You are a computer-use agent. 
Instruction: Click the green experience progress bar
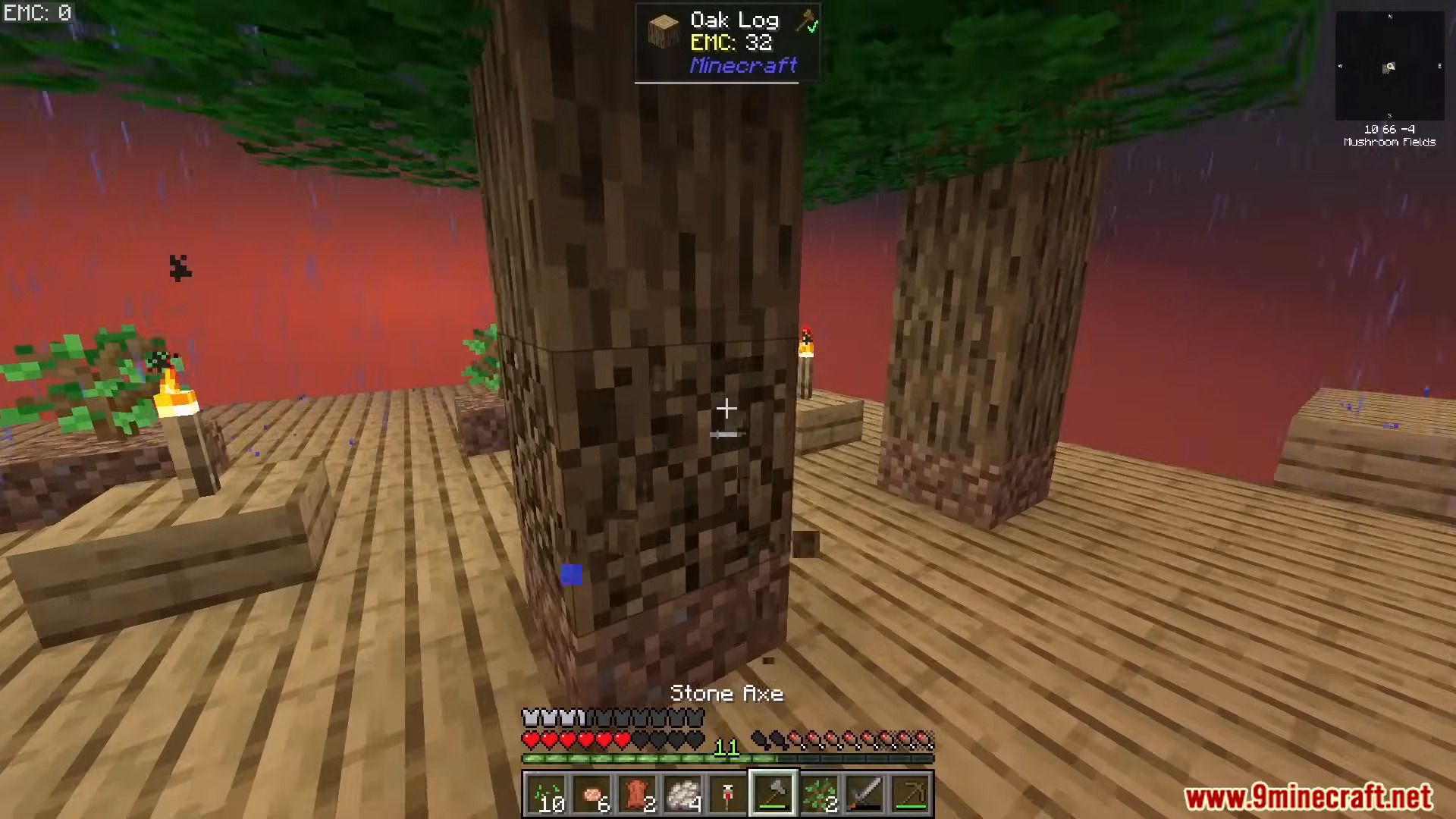[652, 758]
